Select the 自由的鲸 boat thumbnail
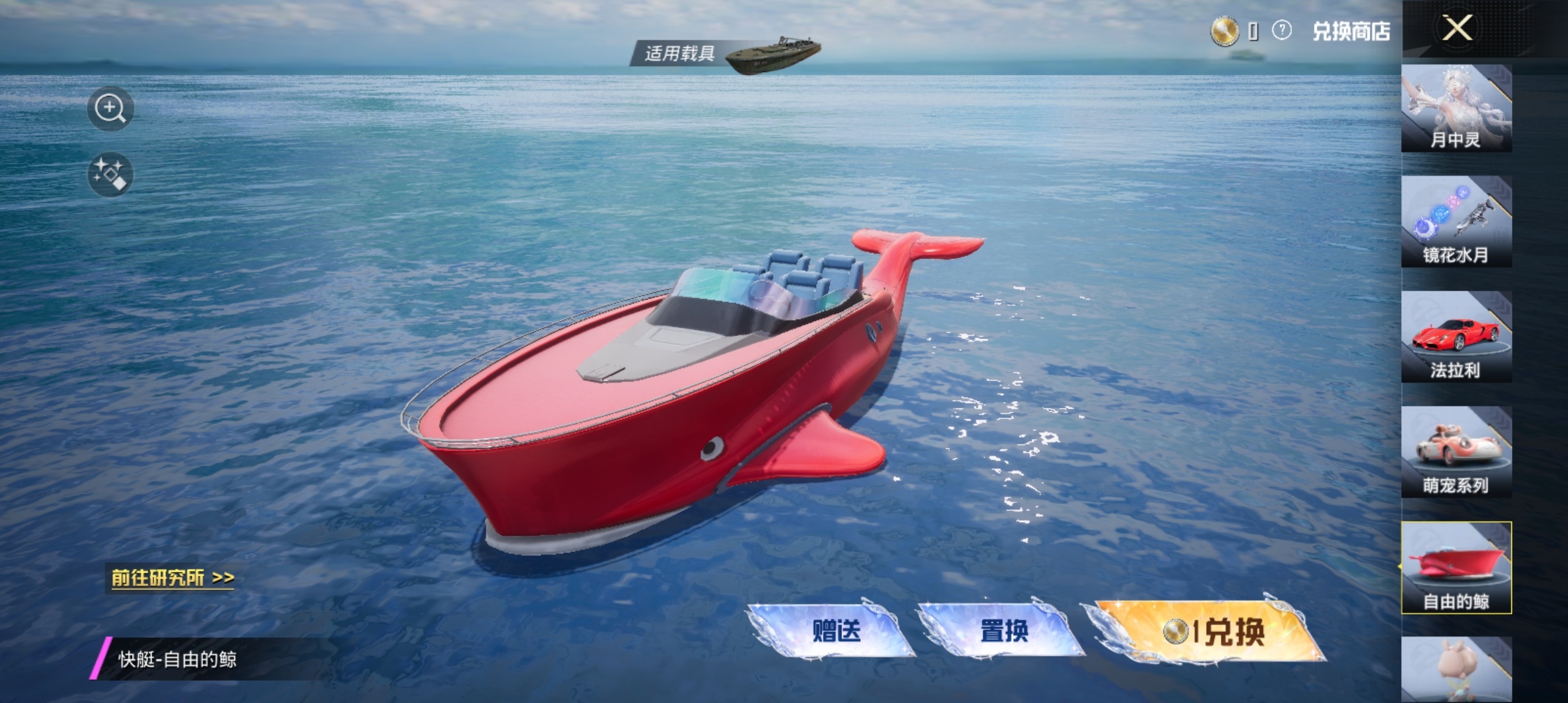The height and width of the screenshot is (703, 1568). [1456, 568]
